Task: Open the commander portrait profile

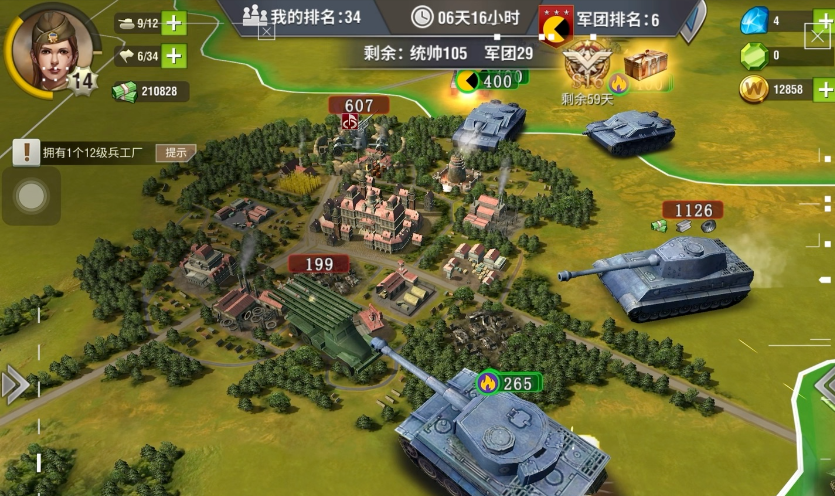Action: (x=42, y=47)
